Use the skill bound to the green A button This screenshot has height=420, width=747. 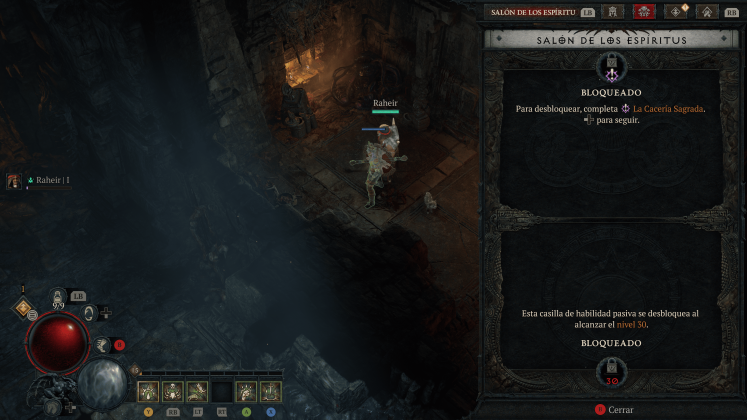[245, 391]
